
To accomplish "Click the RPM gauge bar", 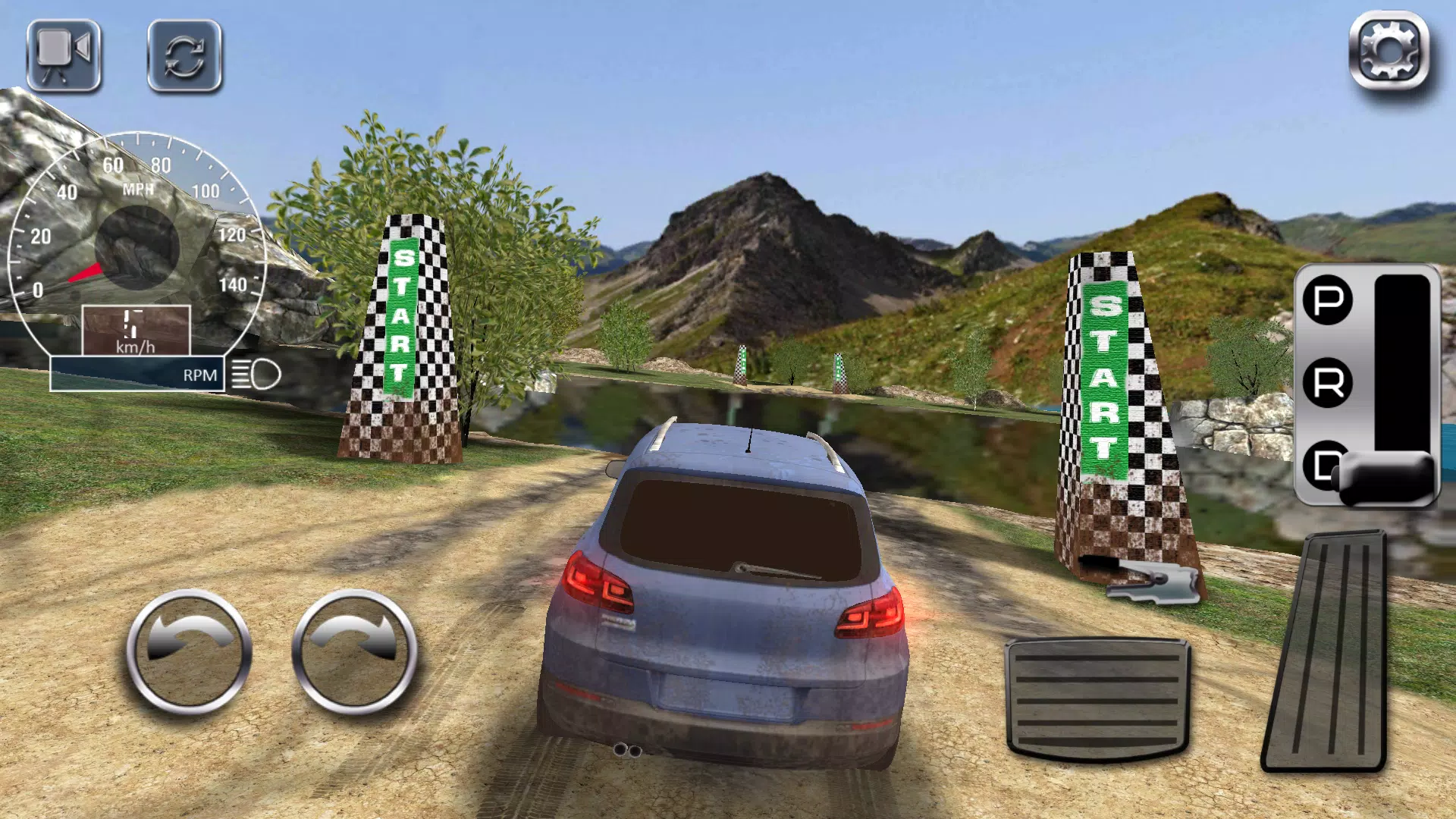I will click(136, 374).
